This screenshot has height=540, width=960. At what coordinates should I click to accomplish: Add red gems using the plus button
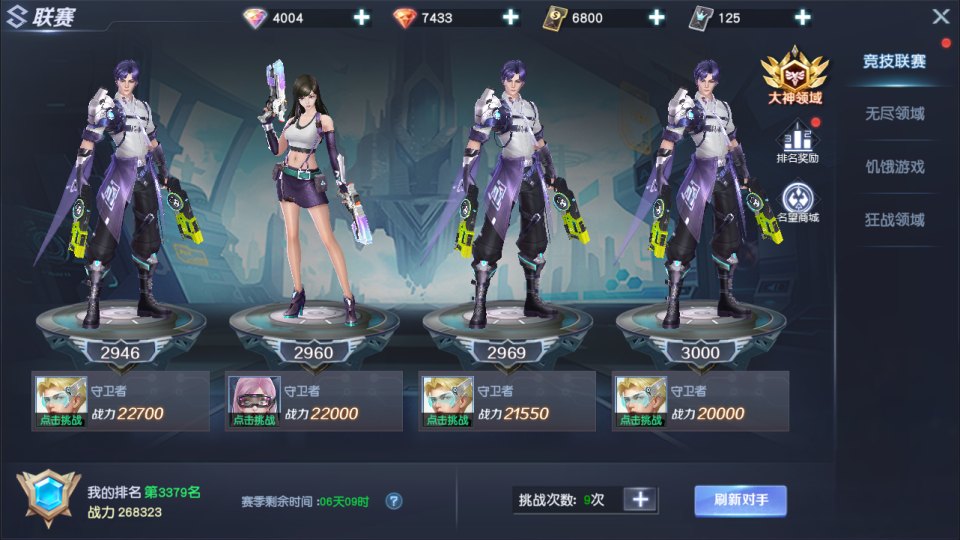pyautogui.click(x=510, y=18)
